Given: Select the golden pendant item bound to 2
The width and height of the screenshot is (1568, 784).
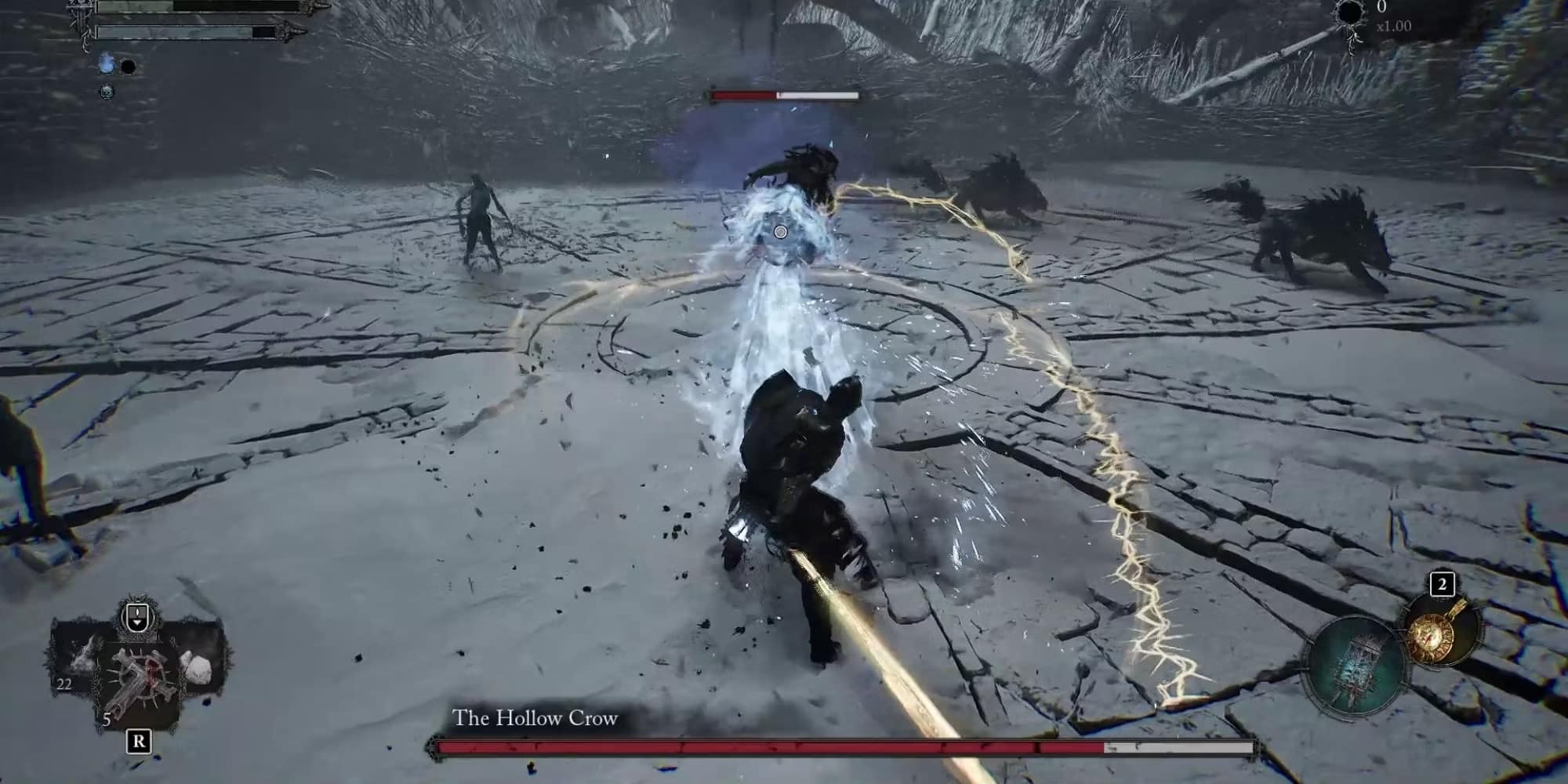Looking at the screenshot, I should tap(1432, 637).
